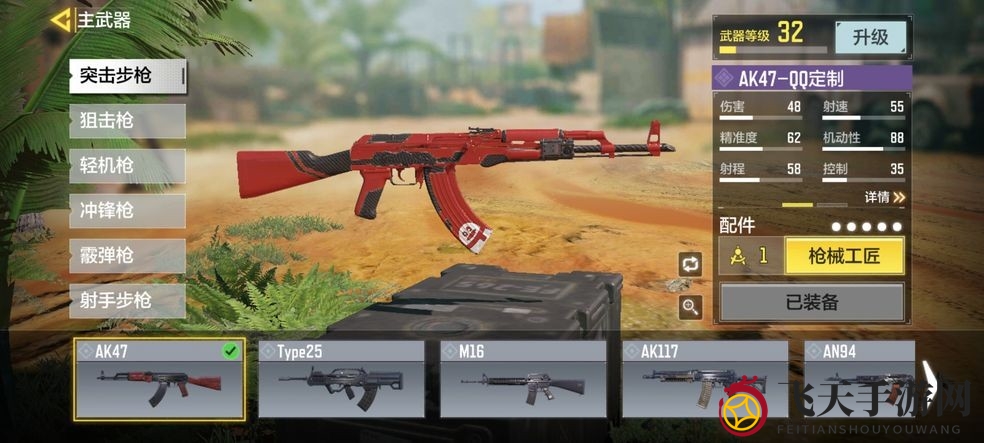Open the 枪械工匠 gunsmith
984x443 pixels.
point(844,256)
